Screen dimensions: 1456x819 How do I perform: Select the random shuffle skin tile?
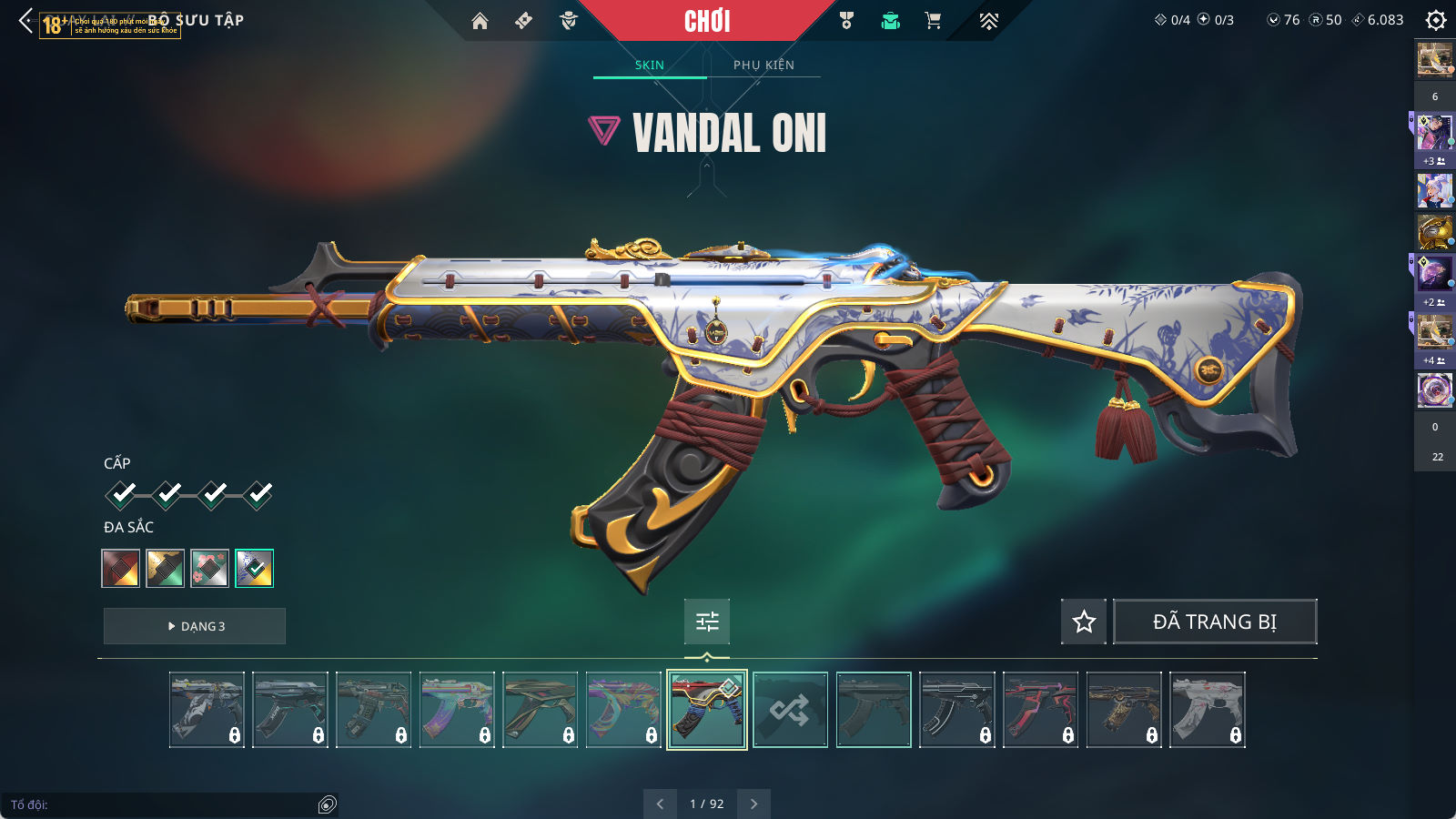pyautogui.click(x=790, y=710)
